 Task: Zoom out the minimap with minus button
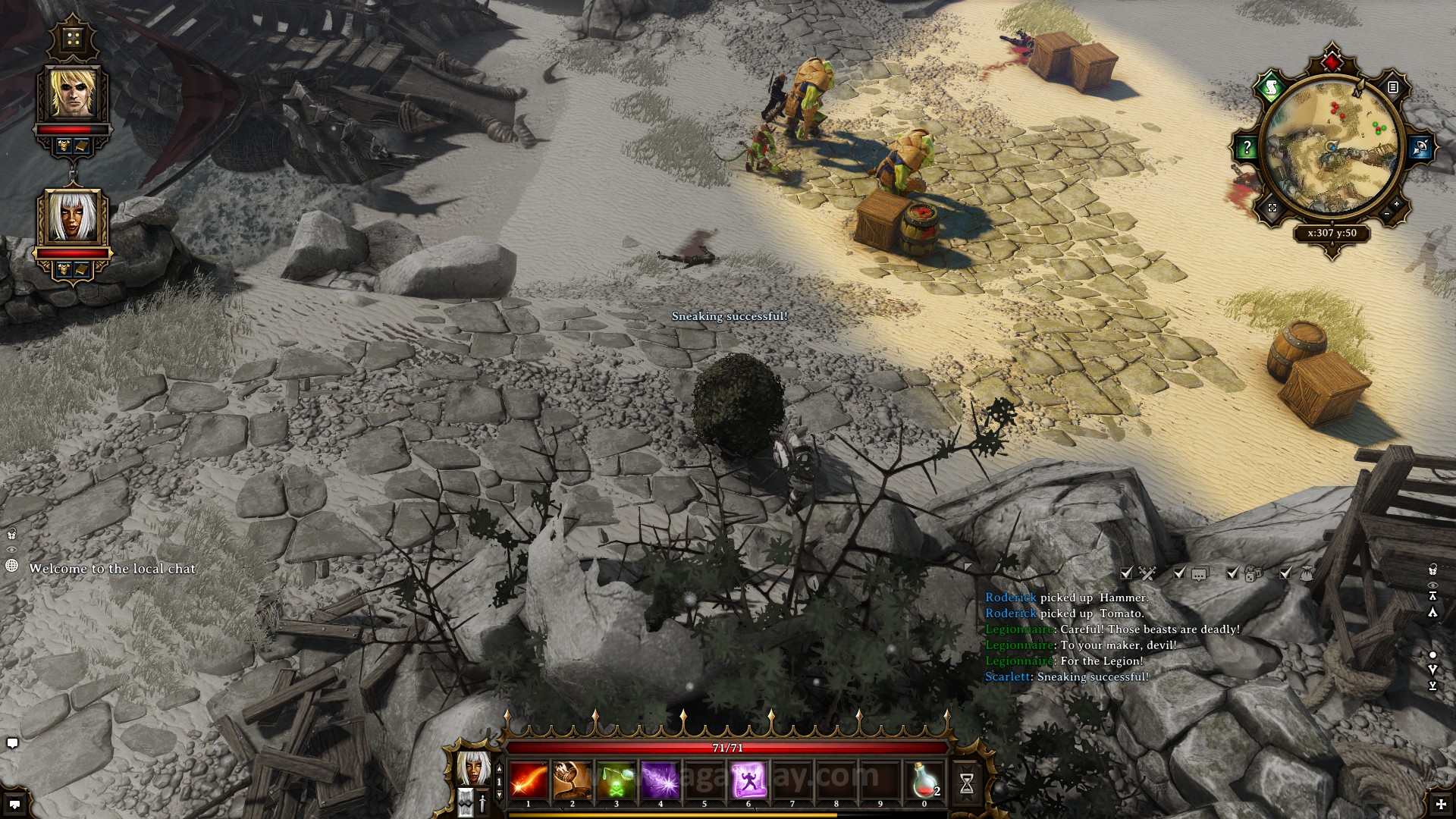point(1388,214)
